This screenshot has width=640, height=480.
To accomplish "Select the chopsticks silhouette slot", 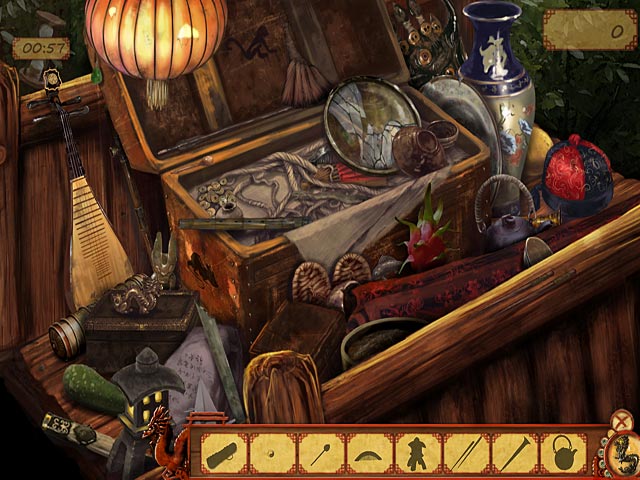I will pos(465,453).
